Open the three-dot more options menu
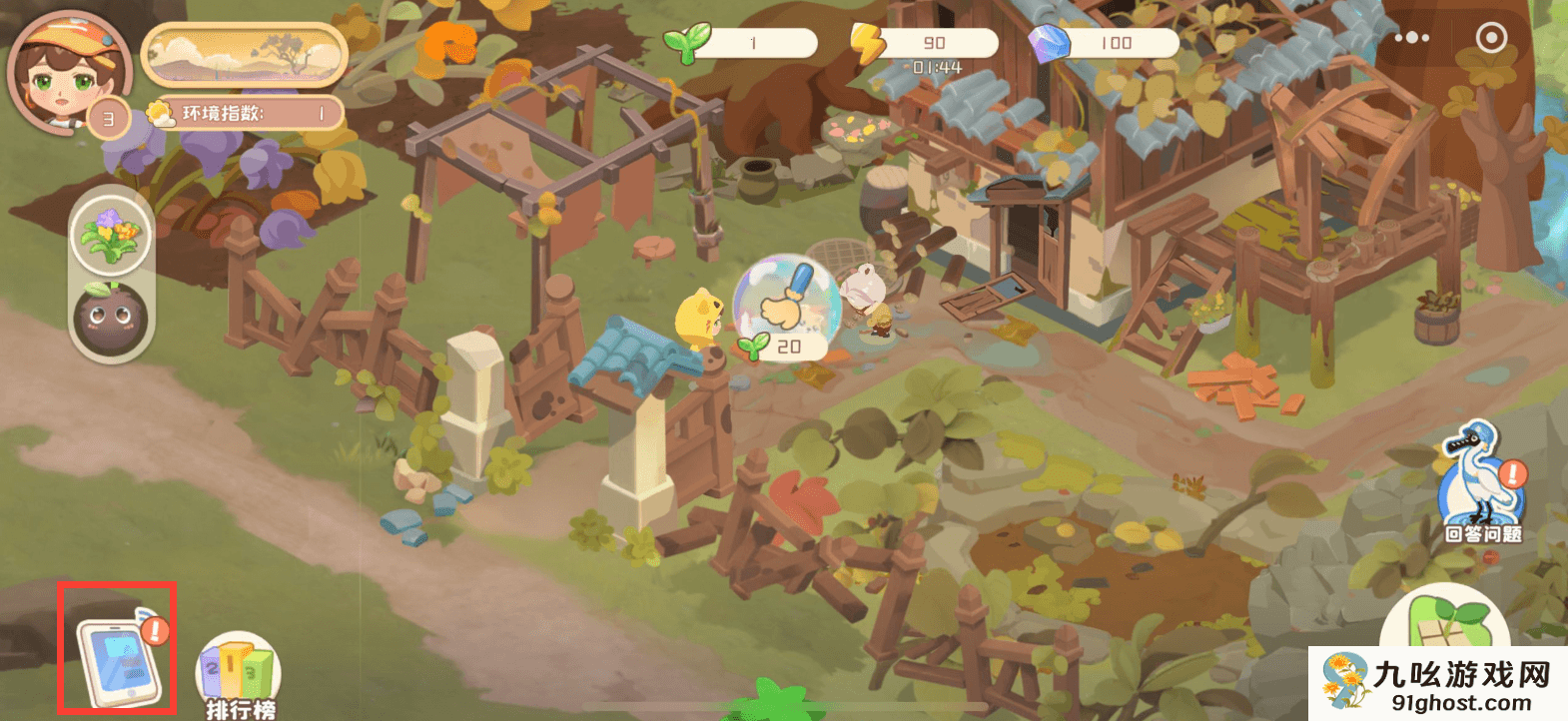This screenshot has width=1568, height=721. click(x=1411, y=38)
